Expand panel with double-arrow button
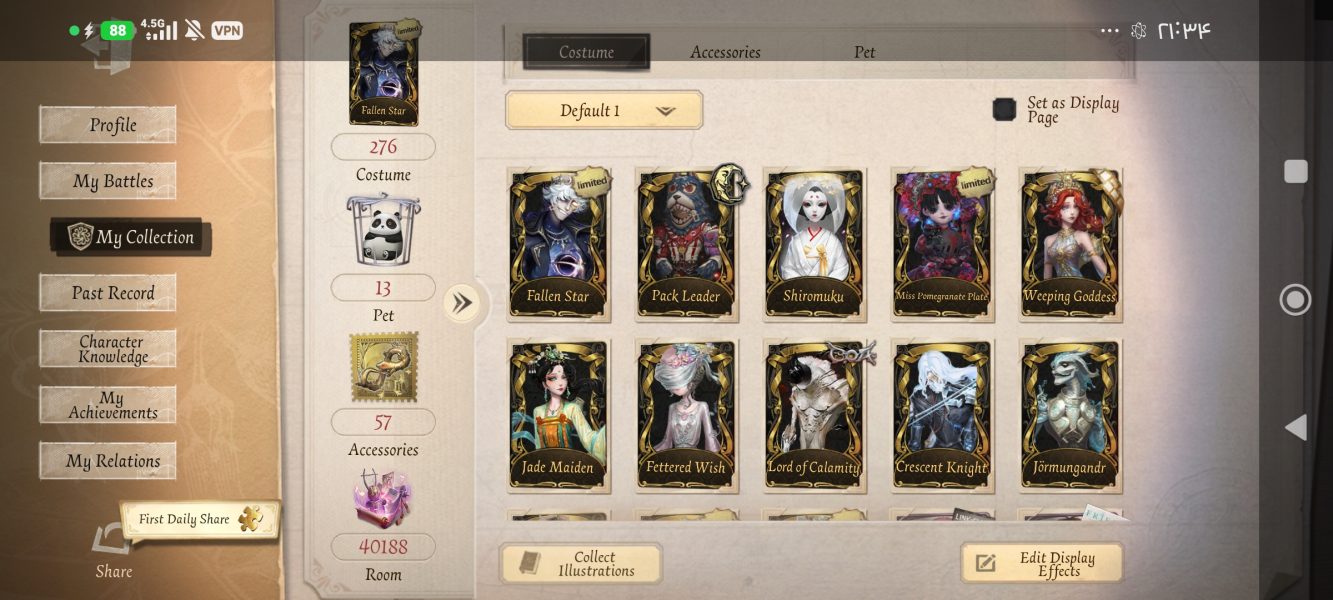1333x600 pixels. point(461,302)
